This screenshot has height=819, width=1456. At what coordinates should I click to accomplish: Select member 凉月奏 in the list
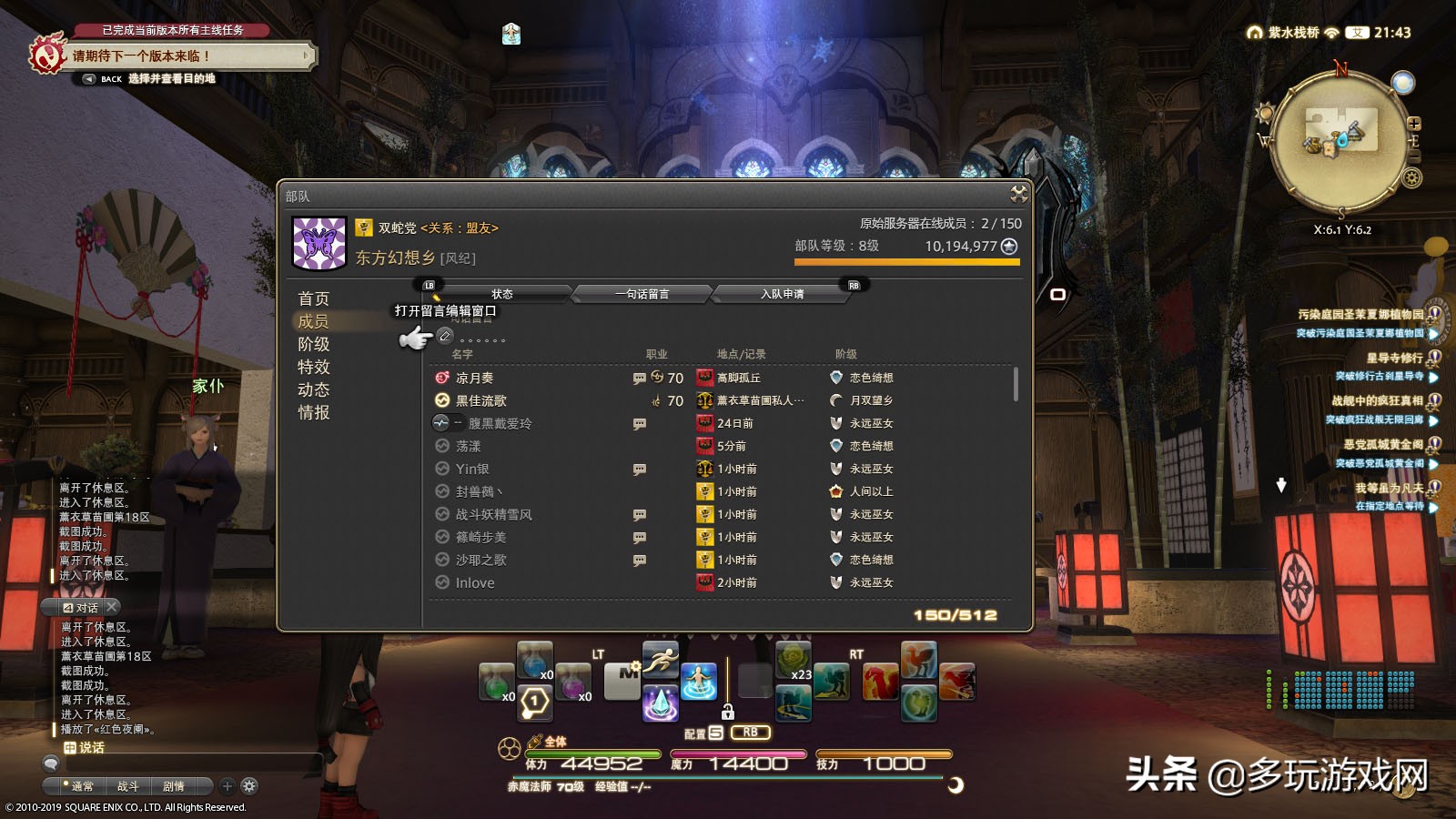point(474,378)
